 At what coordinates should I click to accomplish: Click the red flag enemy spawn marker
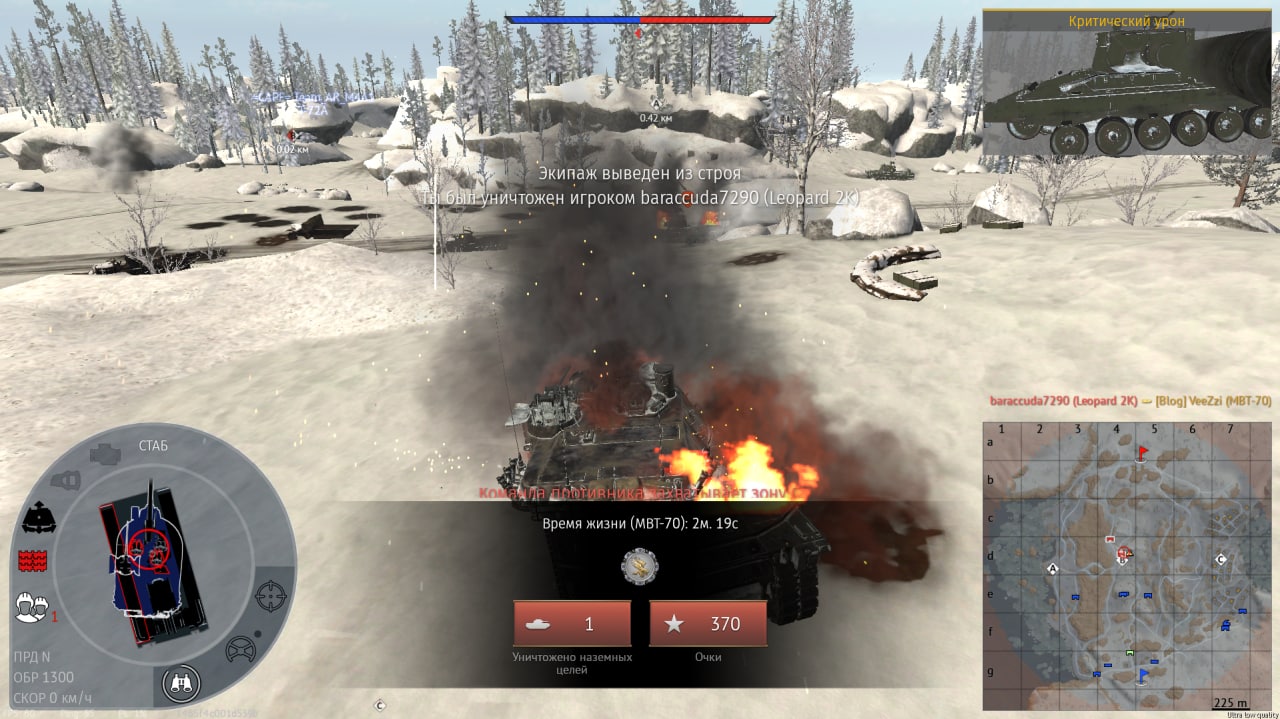(x=1143, y=453)
